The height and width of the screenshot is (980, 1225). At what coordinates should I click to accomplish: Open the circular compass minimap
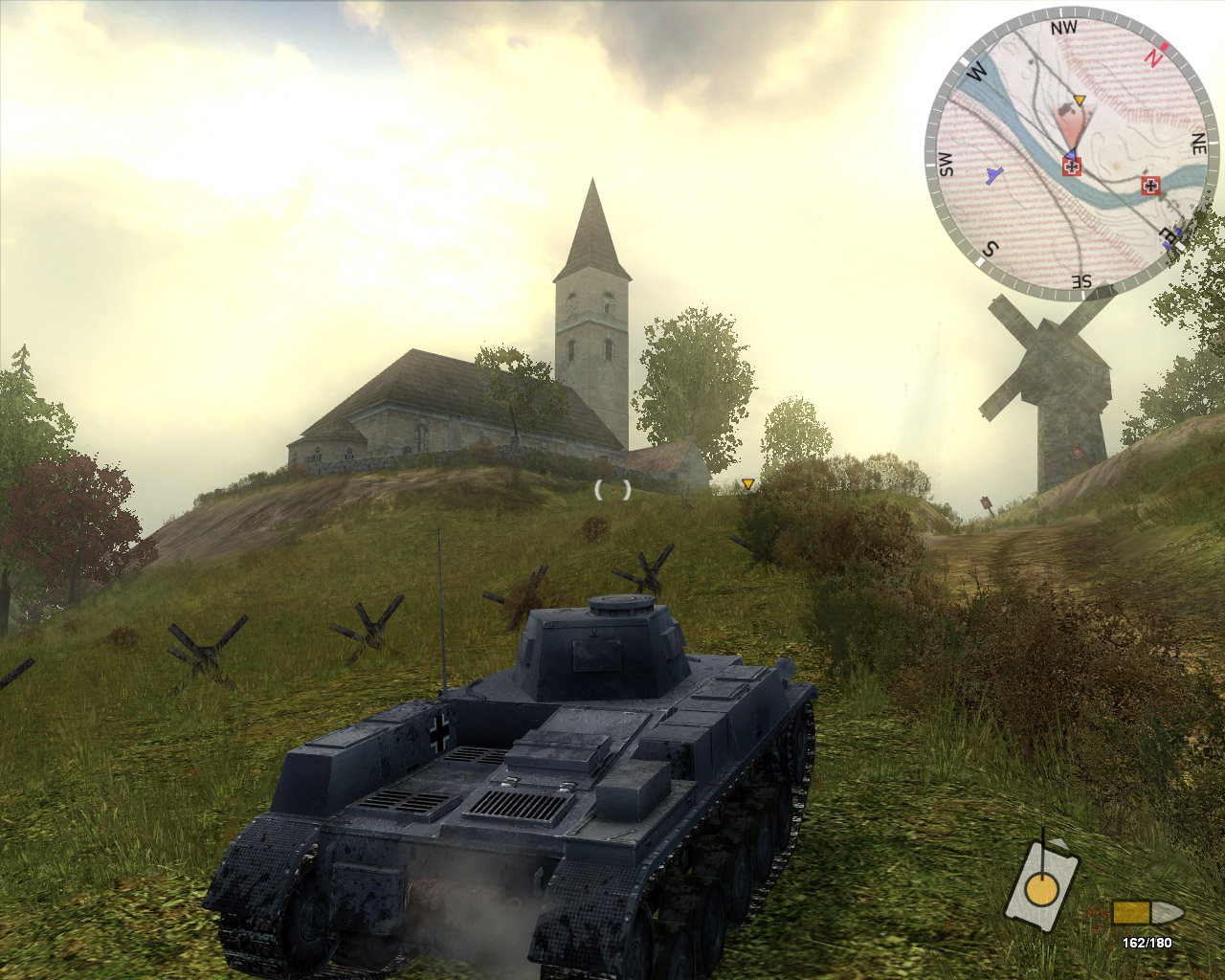click(x=1072, y=150)
